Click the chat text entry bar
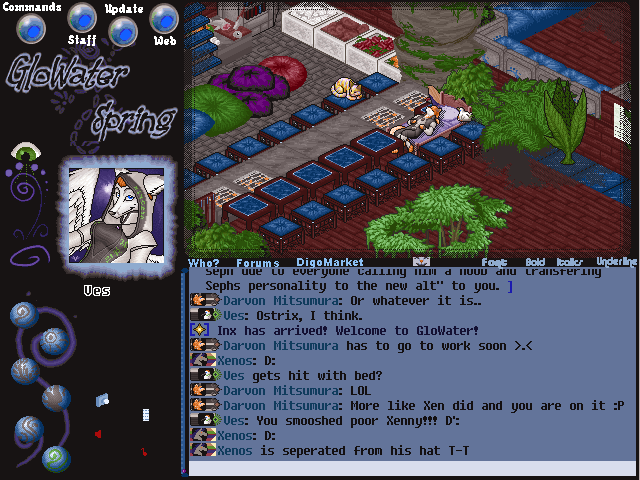The image size is (640, 480). [412, 468]
